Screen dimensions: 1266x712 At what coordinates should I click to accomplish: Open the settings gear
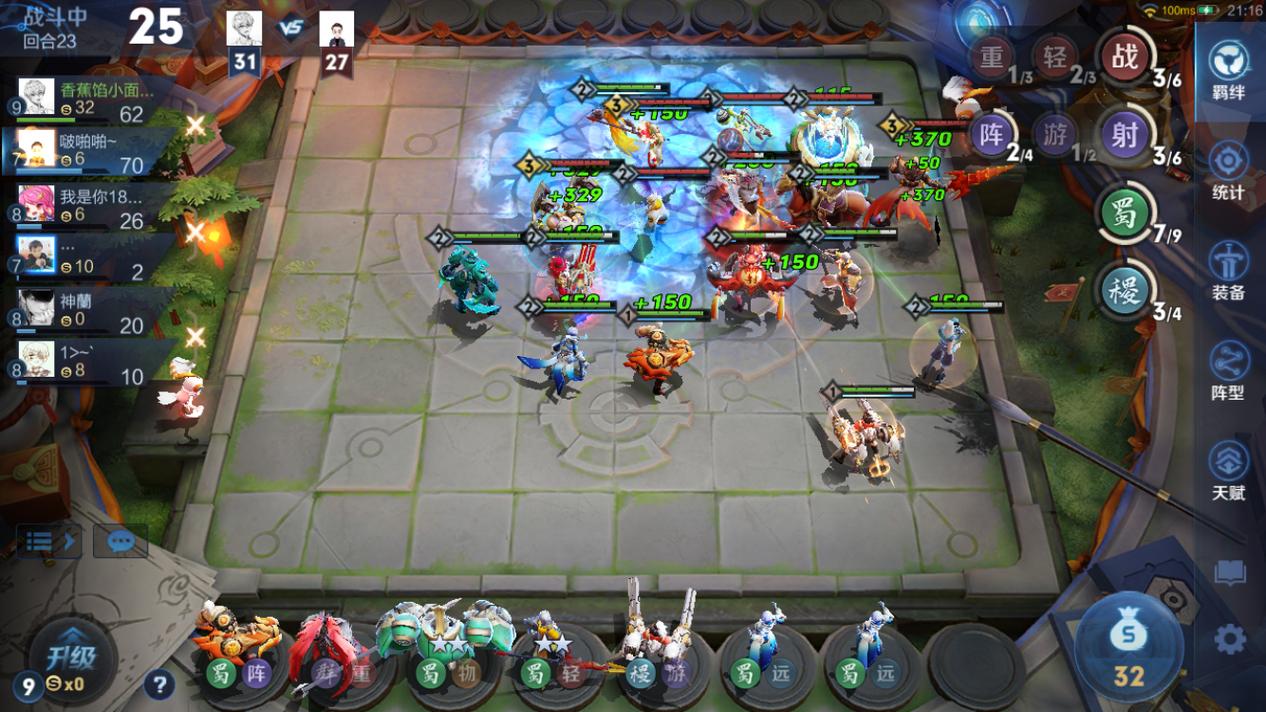pyautogui.click(x=1230, y=638)
